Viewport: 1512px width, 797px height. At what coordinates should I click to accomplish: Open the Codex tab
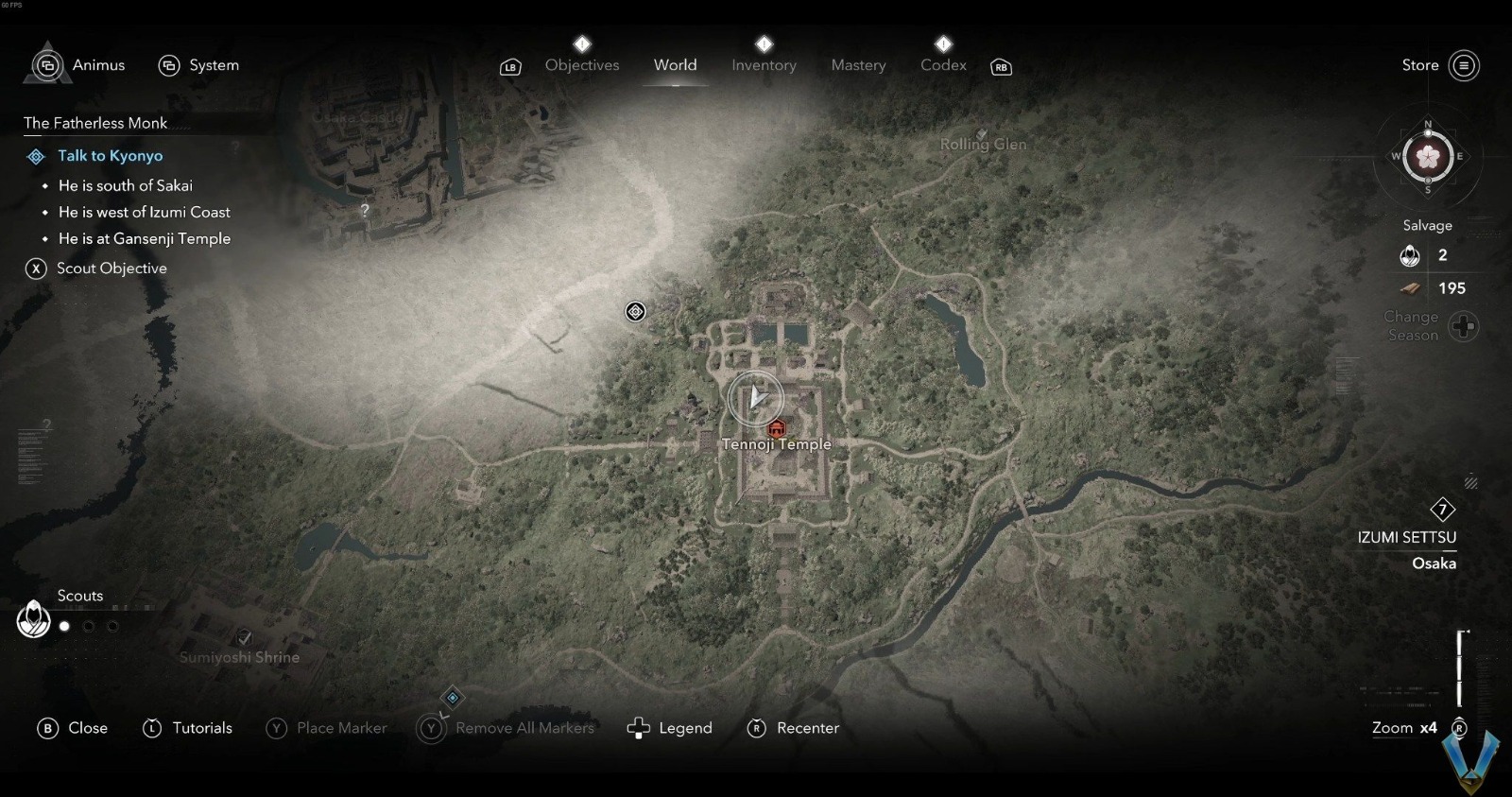point(942,65)
